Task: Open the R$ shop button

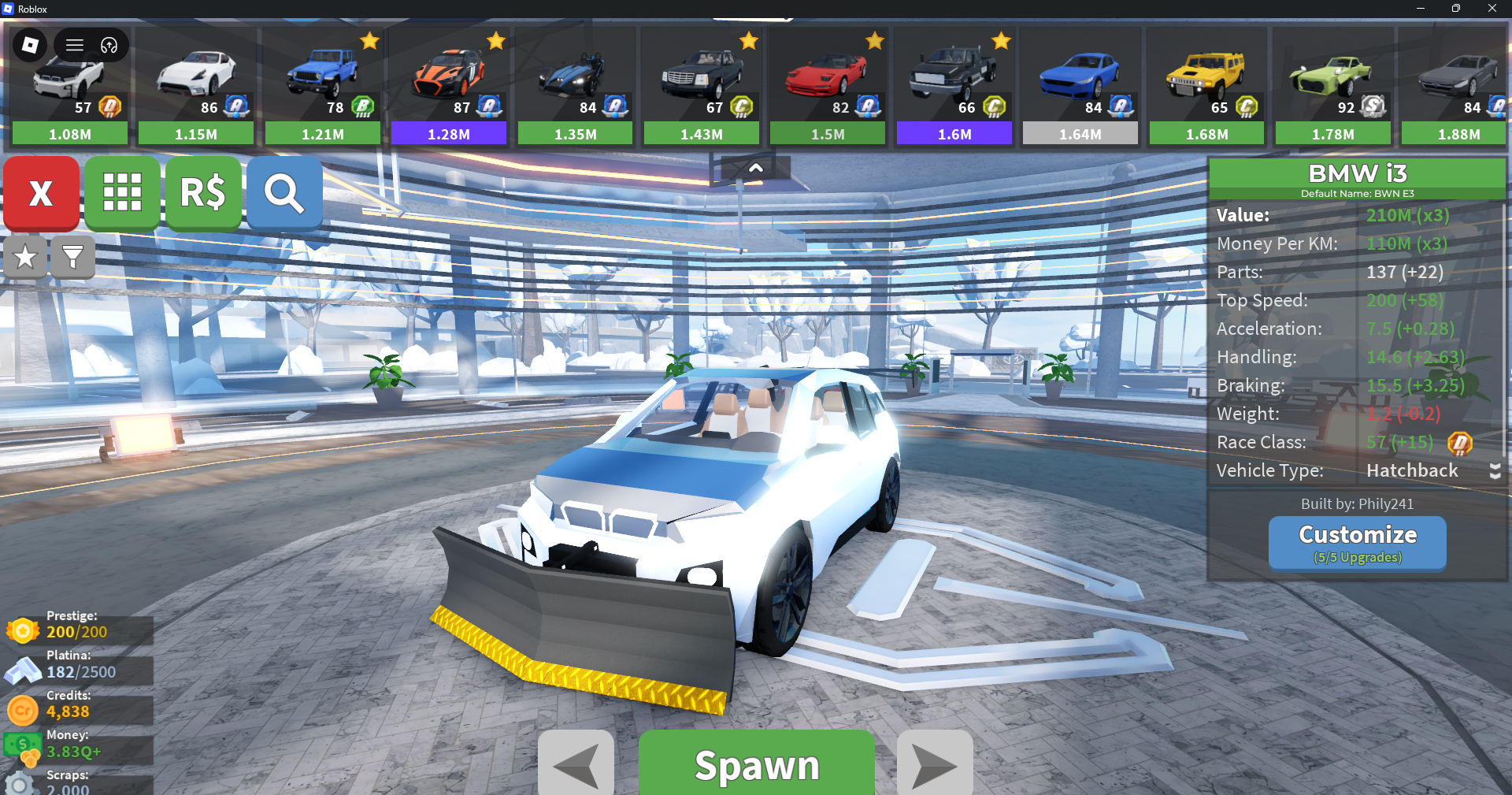Action: [x=203, y=193]
